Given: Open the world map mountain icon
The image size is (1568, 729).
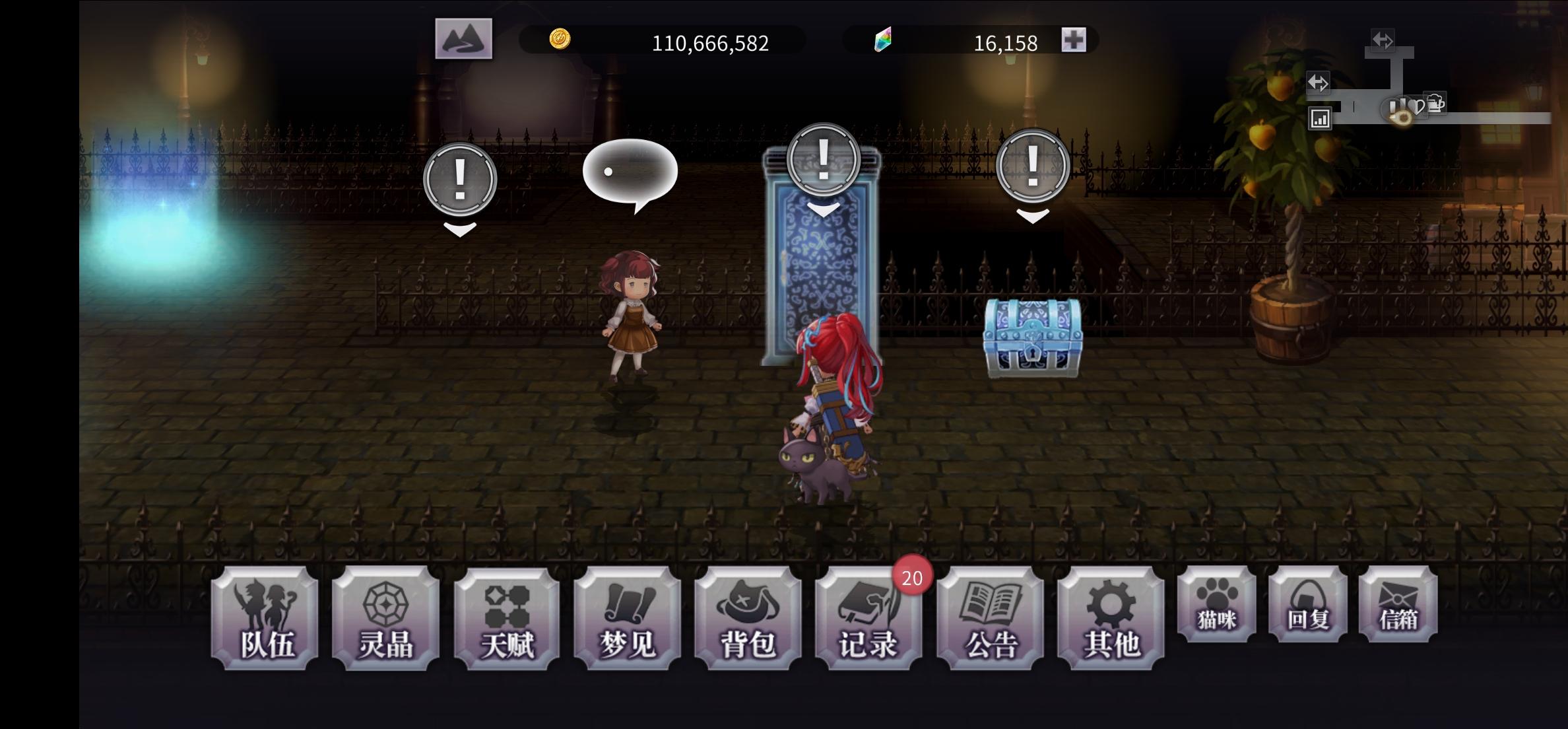Looking at the screenshot, I should [463, 40].
